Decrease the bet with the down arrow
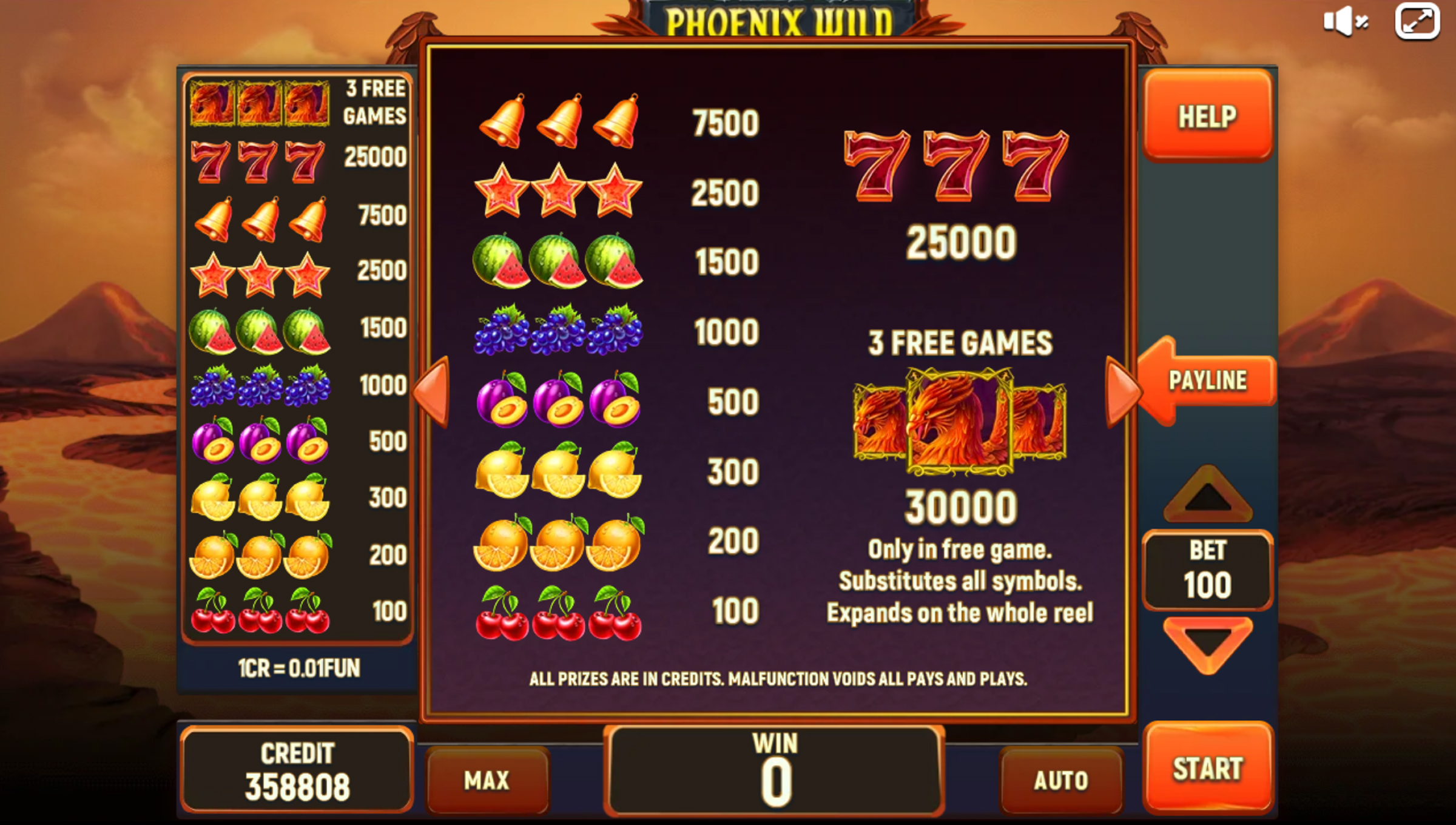This screenshot has height=825, width=1456. click(x=1207, y=644)
